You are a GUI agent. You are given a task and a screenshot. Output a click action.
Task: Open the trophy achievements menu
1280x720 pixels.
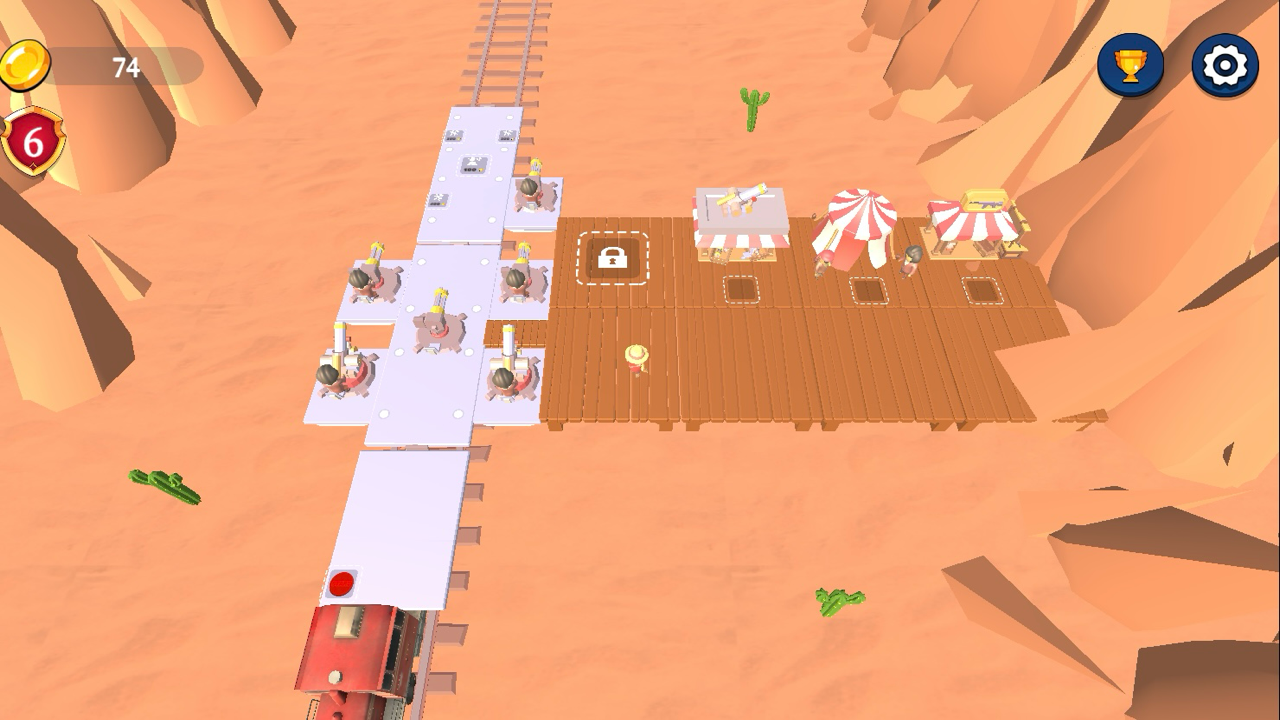coord(1128,62)
